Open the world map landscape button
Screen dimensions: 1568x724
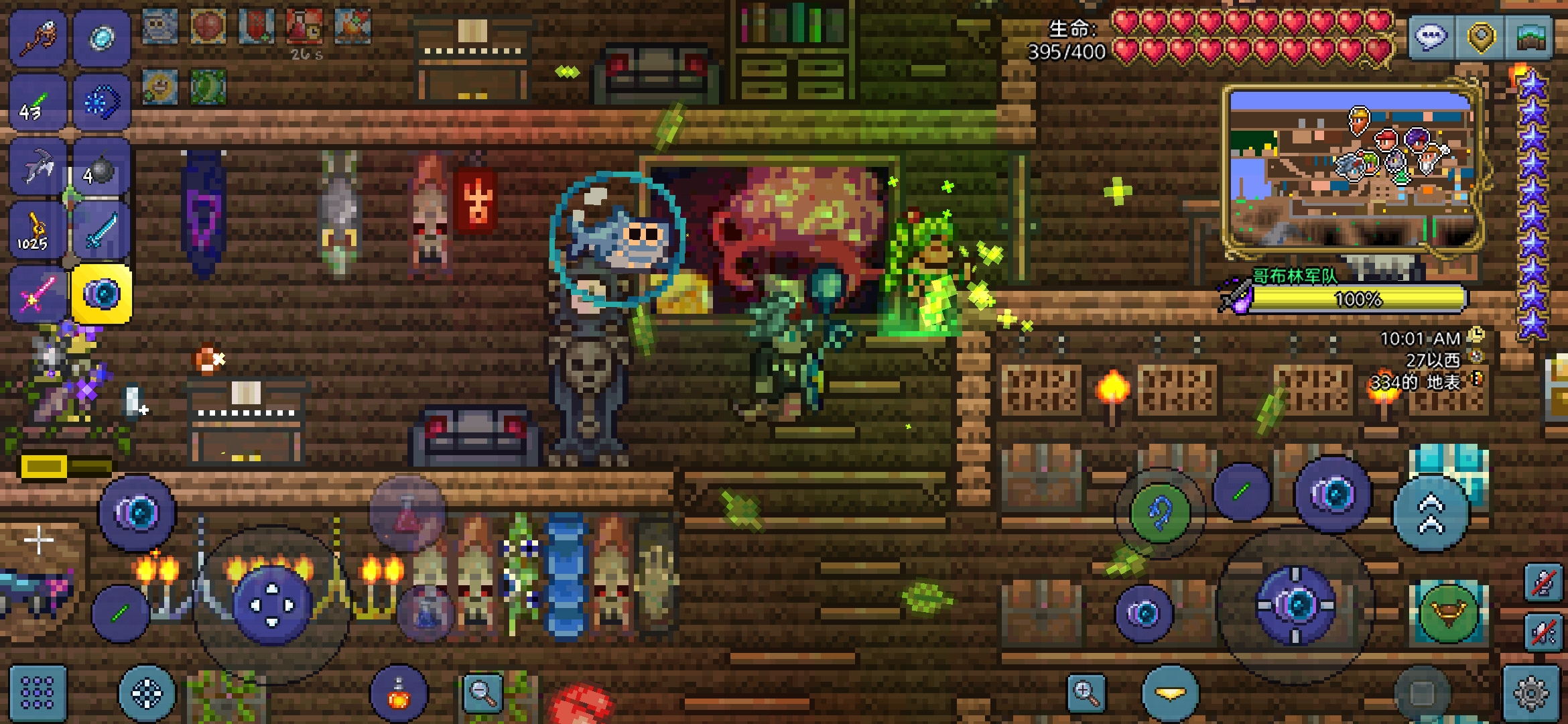point(1530,37)
